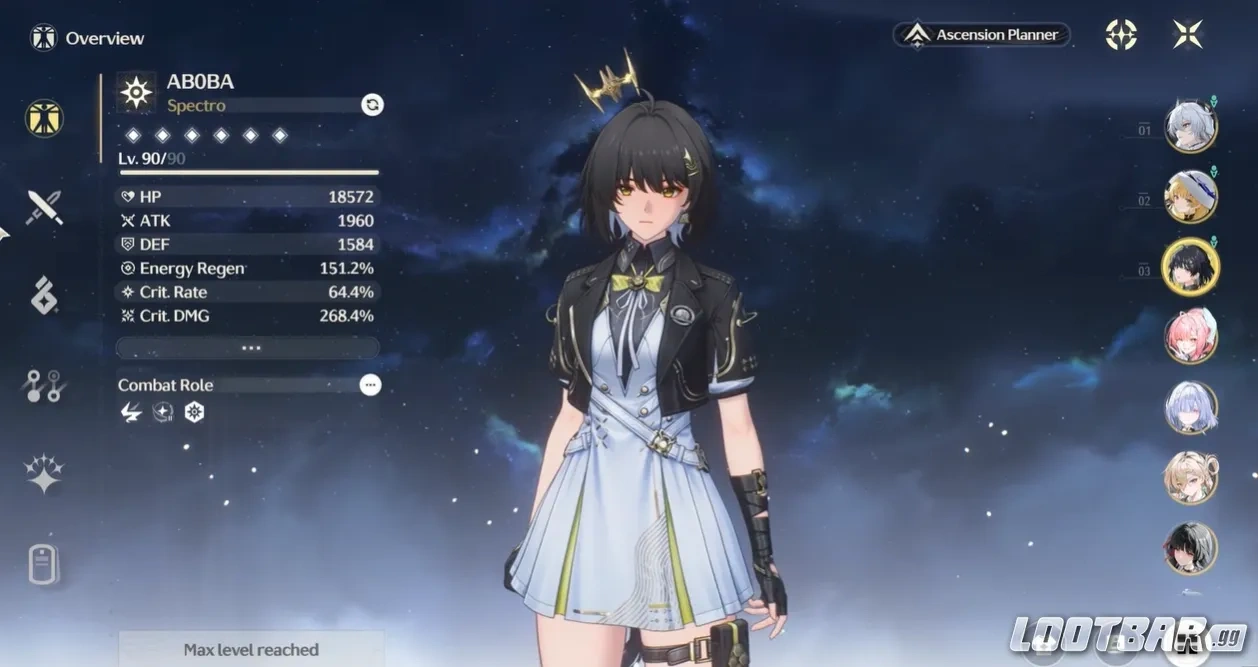Open the circular target icon beside Ascension Planner
This screenshot has height=667, width=1258.
1121,35
